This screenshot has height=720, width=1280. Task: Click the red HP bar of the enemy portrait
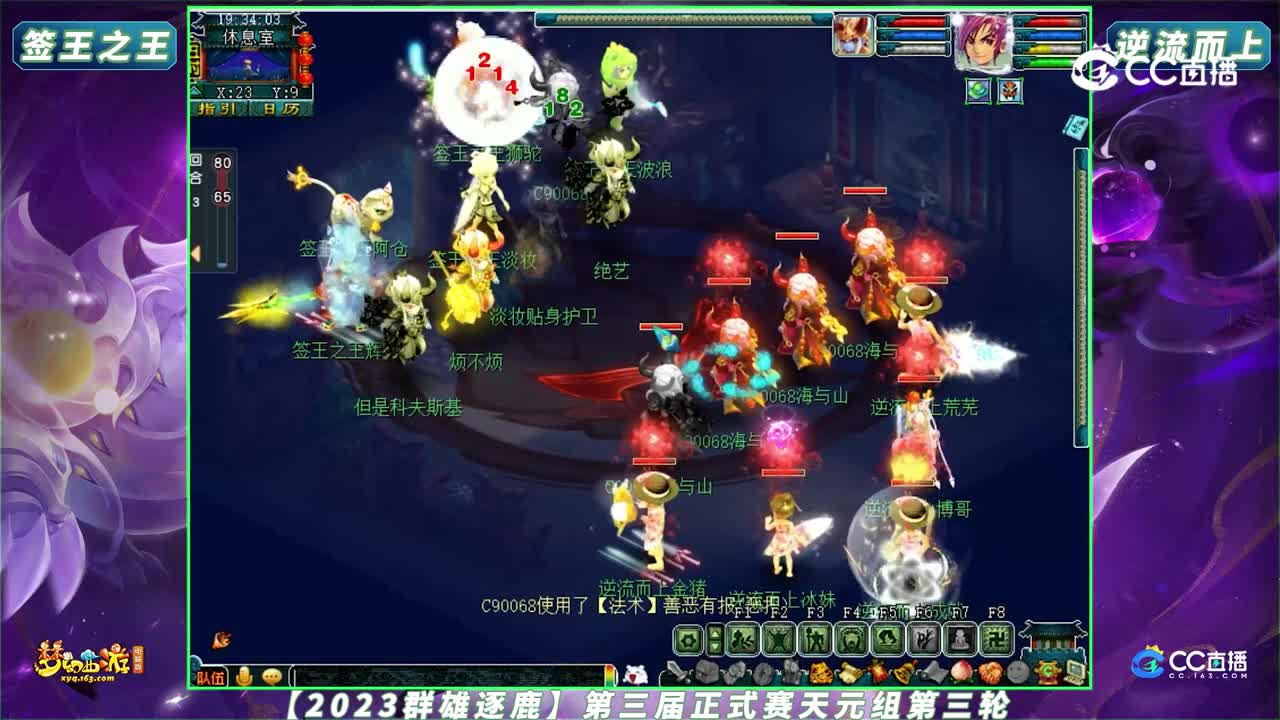click(x=918, y=22)
